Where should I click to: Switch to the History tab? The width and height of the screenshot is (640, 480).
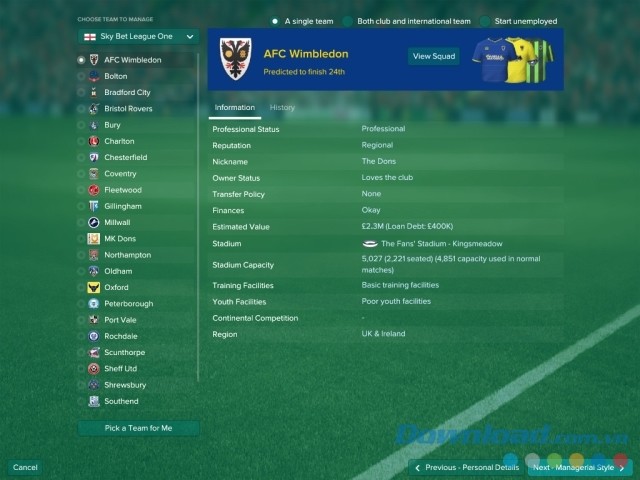(x=282, y=107)
